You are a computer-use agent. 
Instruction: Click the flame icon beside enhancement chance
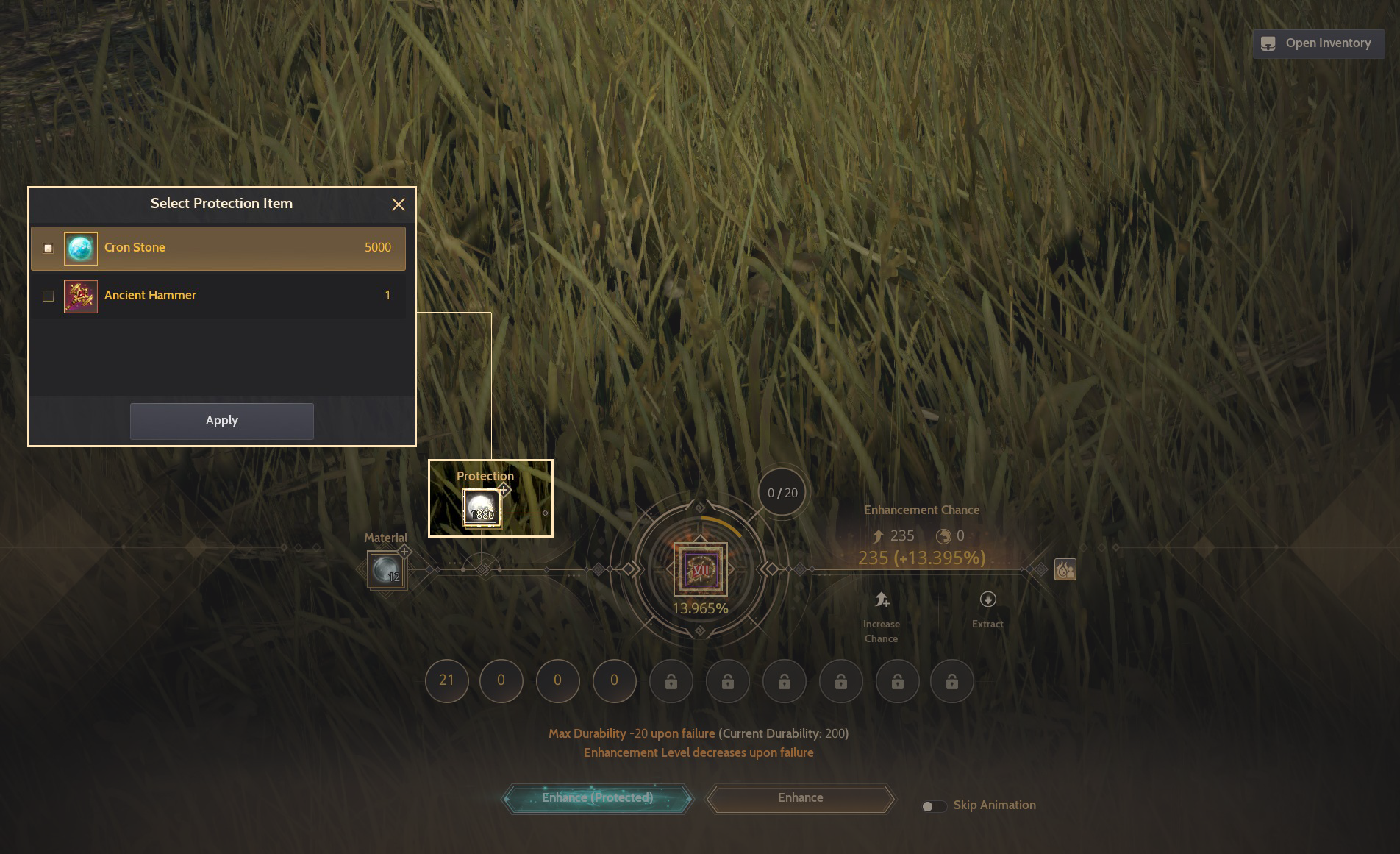tap(1065, 569)
